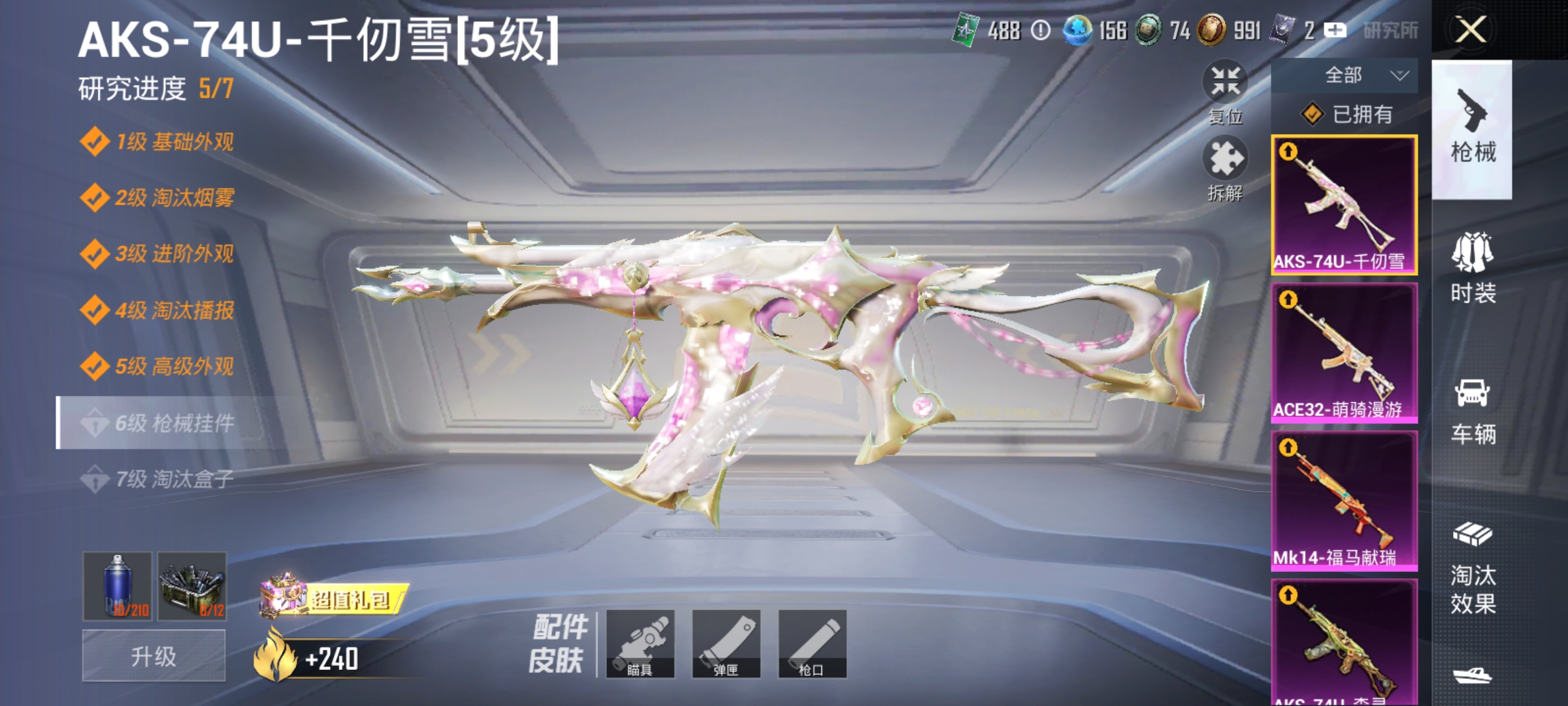Viewport: 1568px width, 706px height.
Task: Expand the 7级 淘汰盒子 research tier
Action: [163, 480]
